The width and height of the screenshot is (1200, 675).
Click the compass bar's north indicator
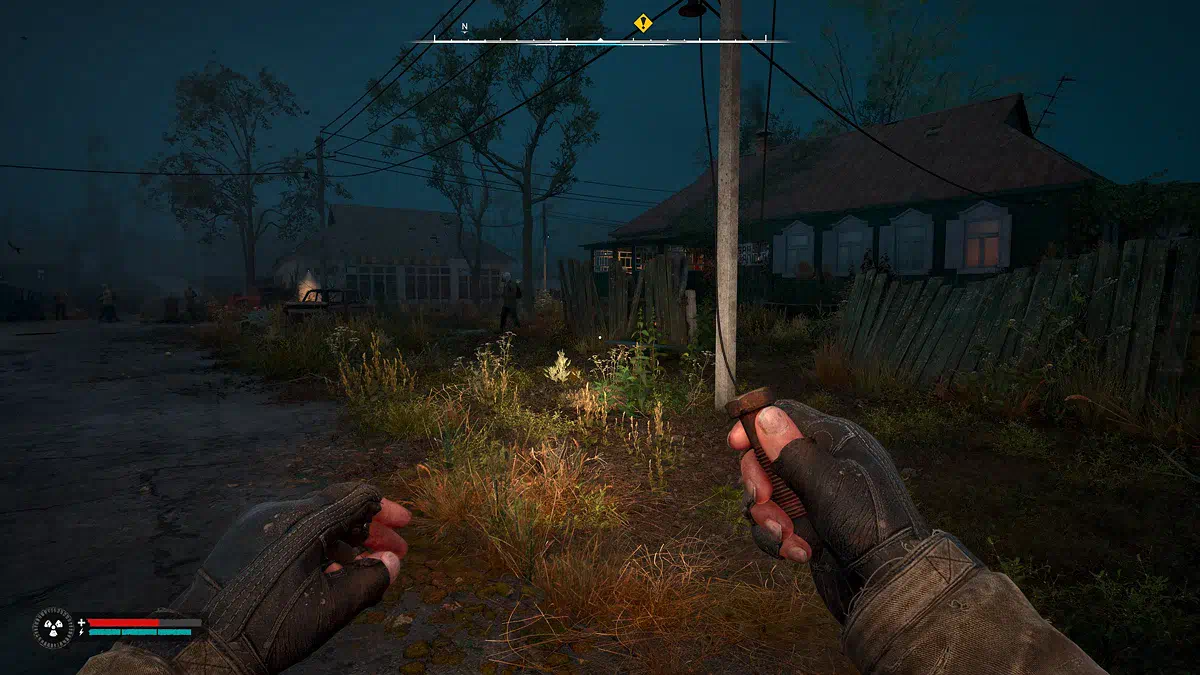[465, 27]
